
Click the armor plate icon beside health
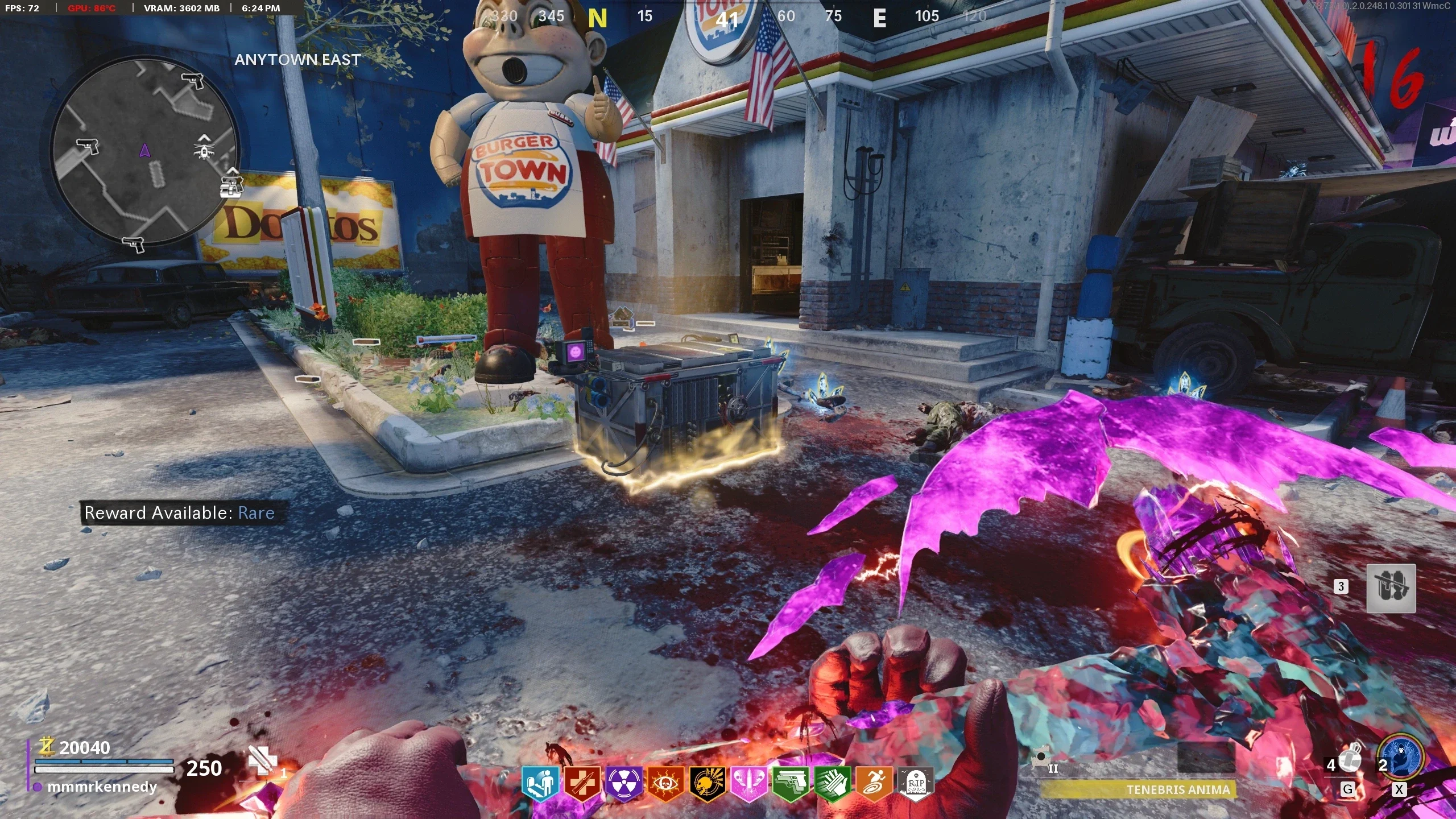(x=263, y=760)
